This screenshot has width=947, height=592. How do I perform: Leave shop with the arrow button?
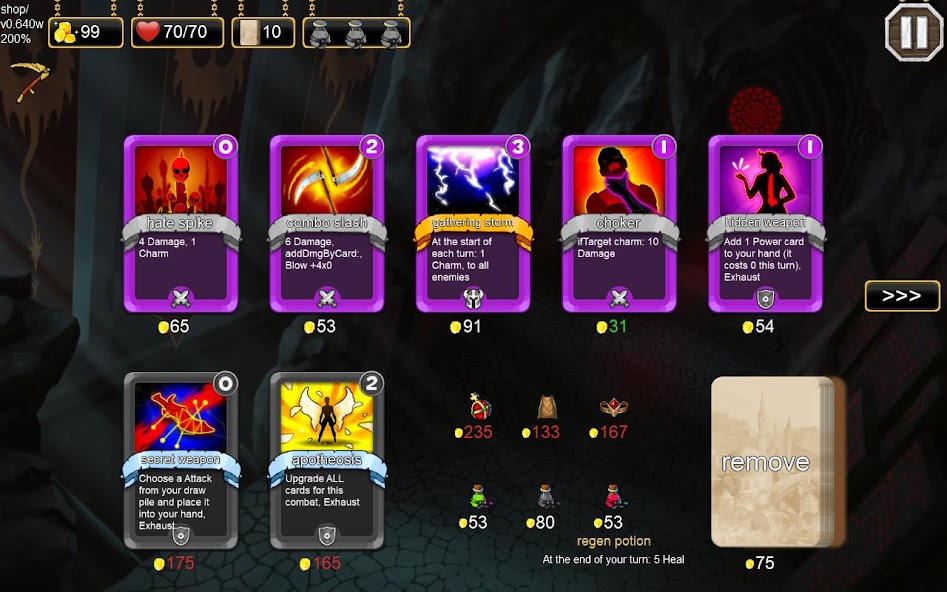click(902, 296)
